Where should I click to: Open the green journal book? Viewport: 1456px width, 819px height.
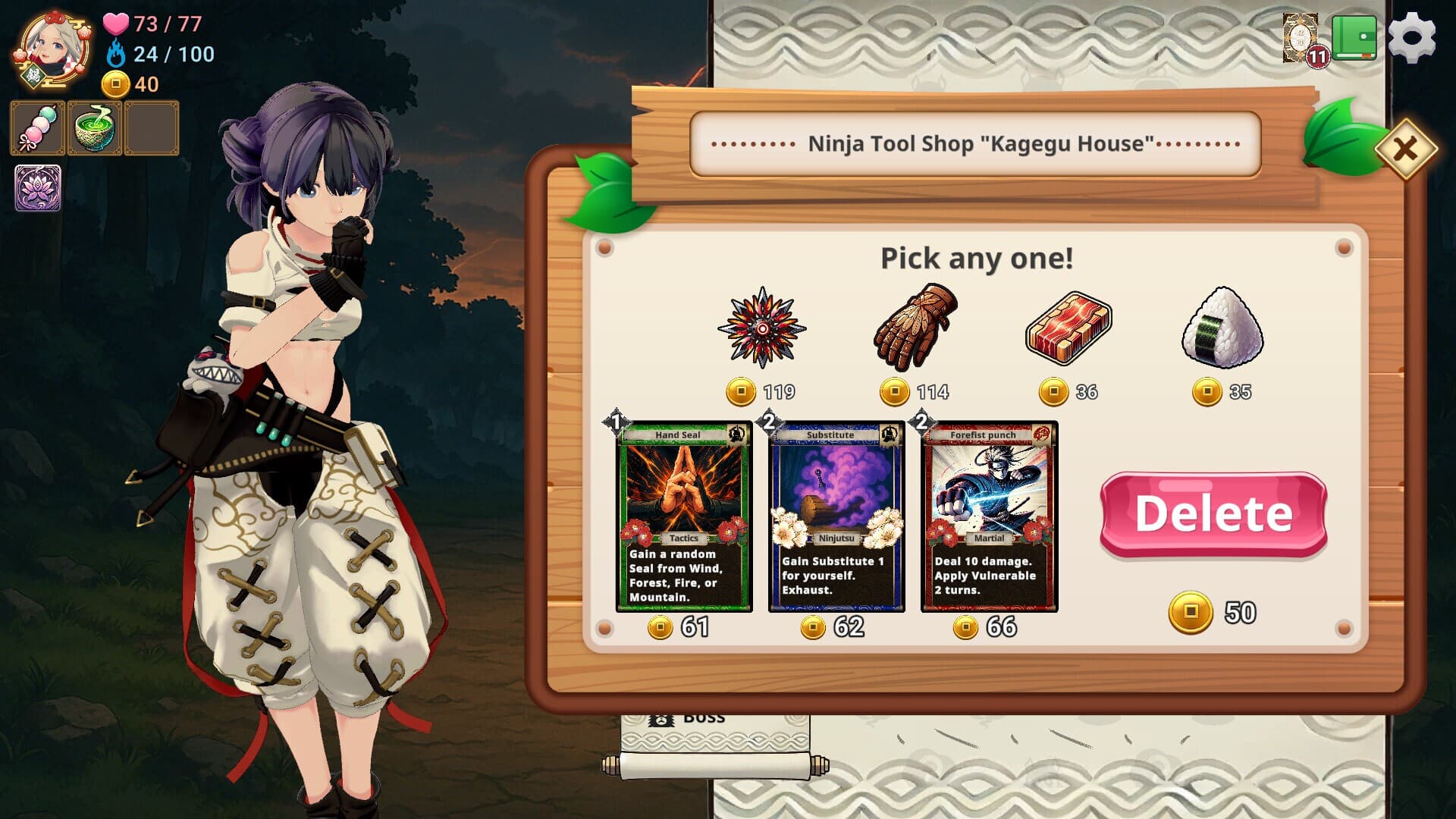click(1354, 36)
